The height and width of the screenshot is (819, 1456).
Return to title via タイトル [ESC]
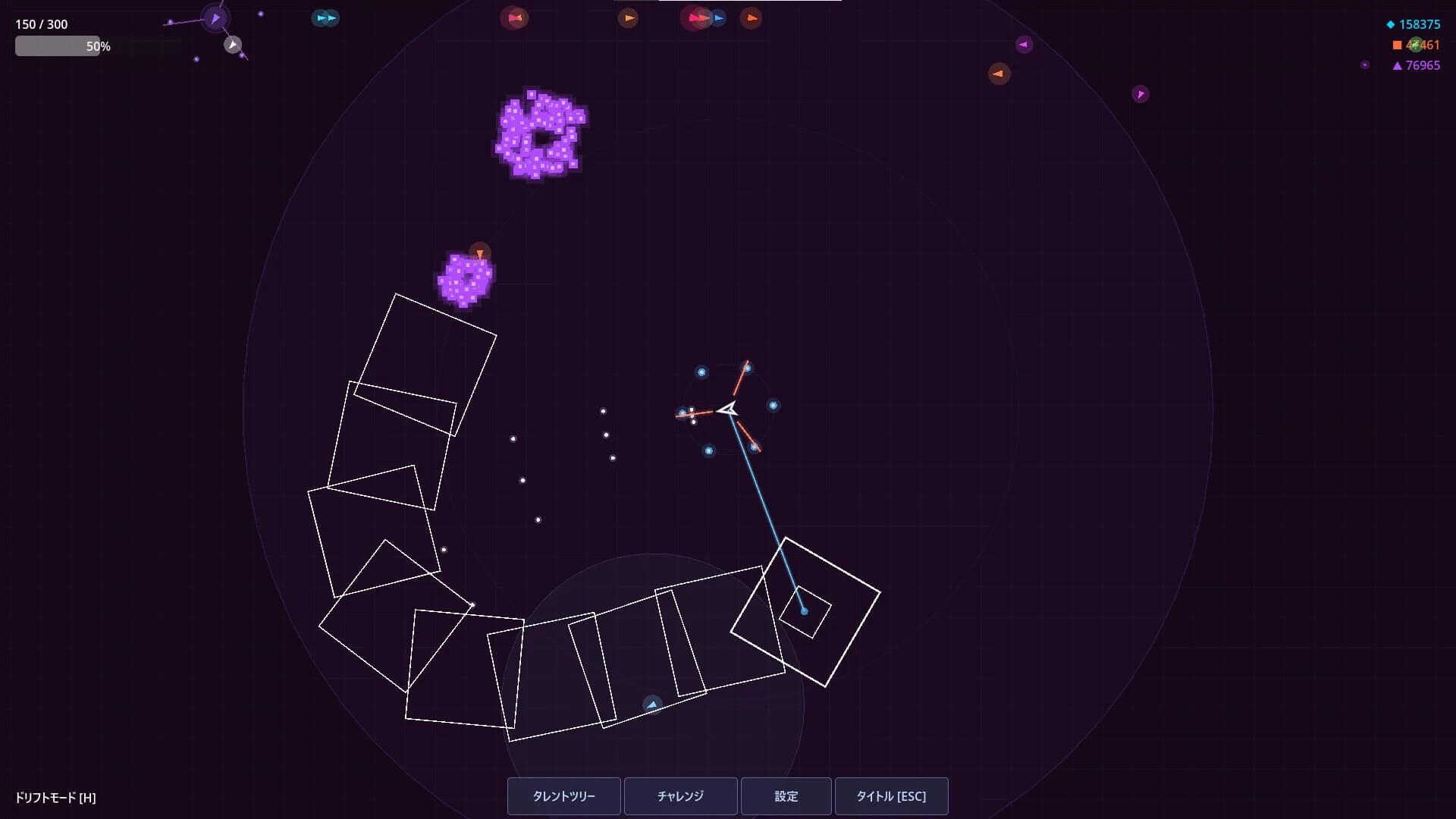point(892,796)
